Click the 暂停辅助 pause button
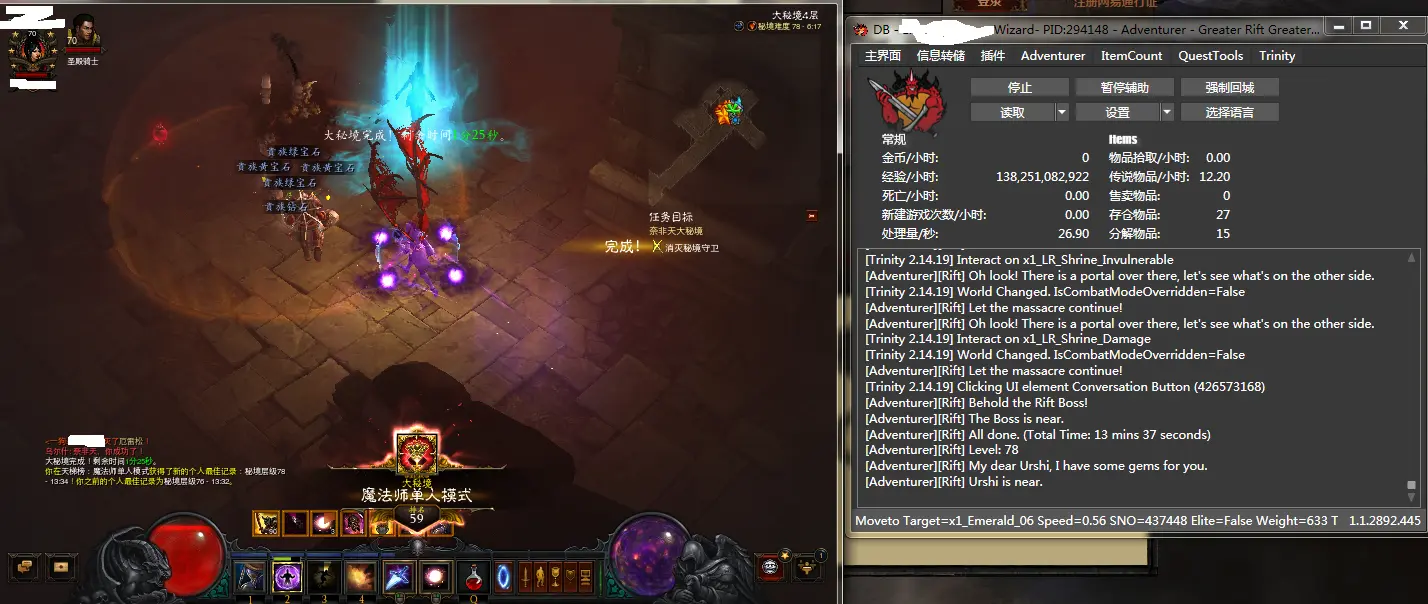 pyautogui.click(x=1124, y=88)
